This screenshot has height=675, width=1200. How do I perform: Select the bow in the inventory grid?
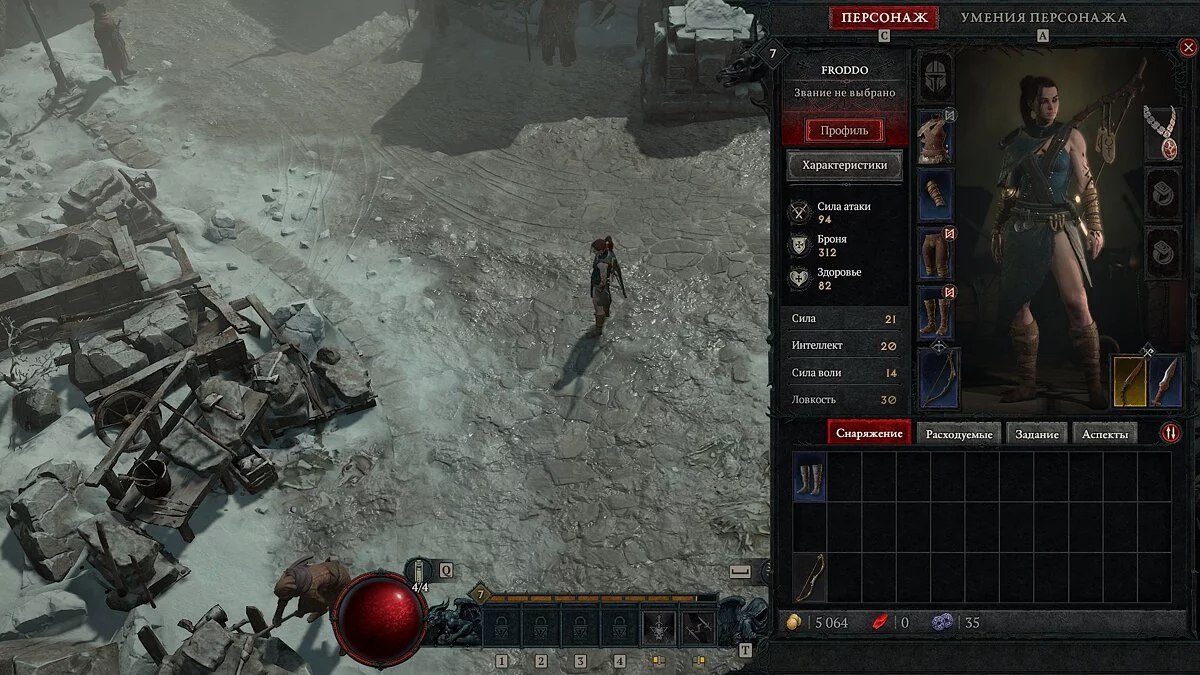[x=809, y=577]
